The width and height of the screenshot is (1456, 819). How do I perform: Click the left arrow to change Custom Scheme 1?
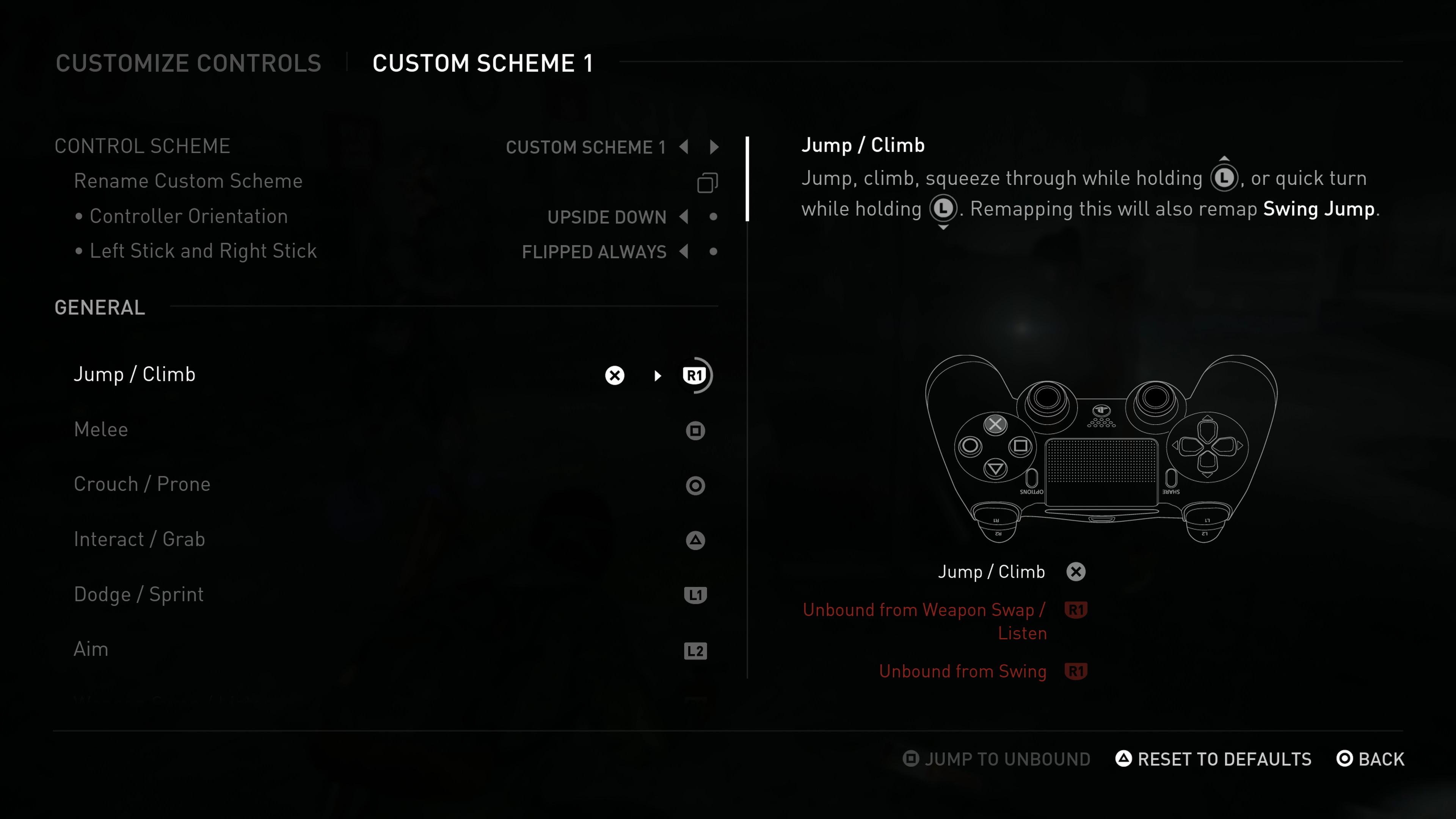(684, 147)
